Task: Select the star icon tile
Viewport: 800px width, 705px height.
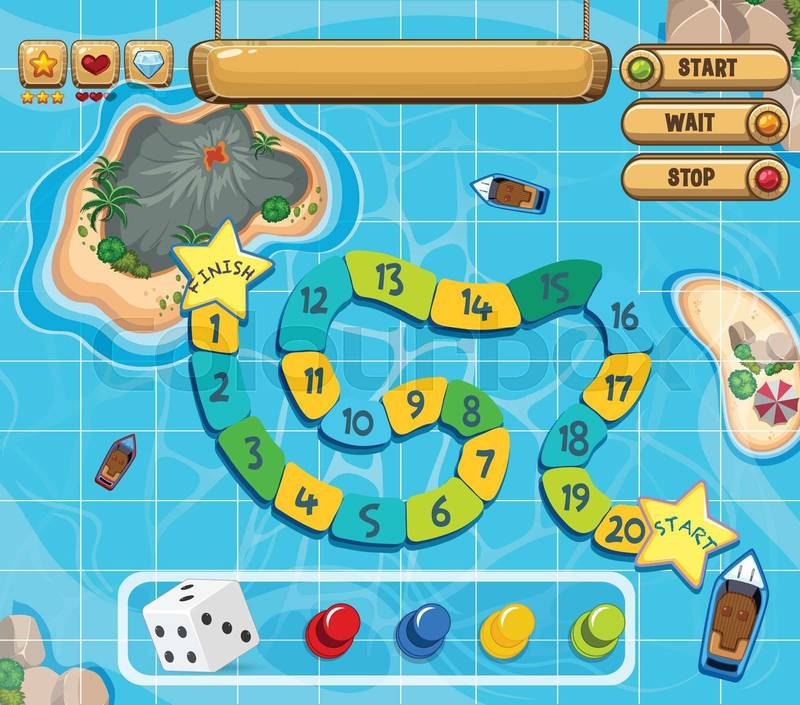Action: (x=43, y=64)
